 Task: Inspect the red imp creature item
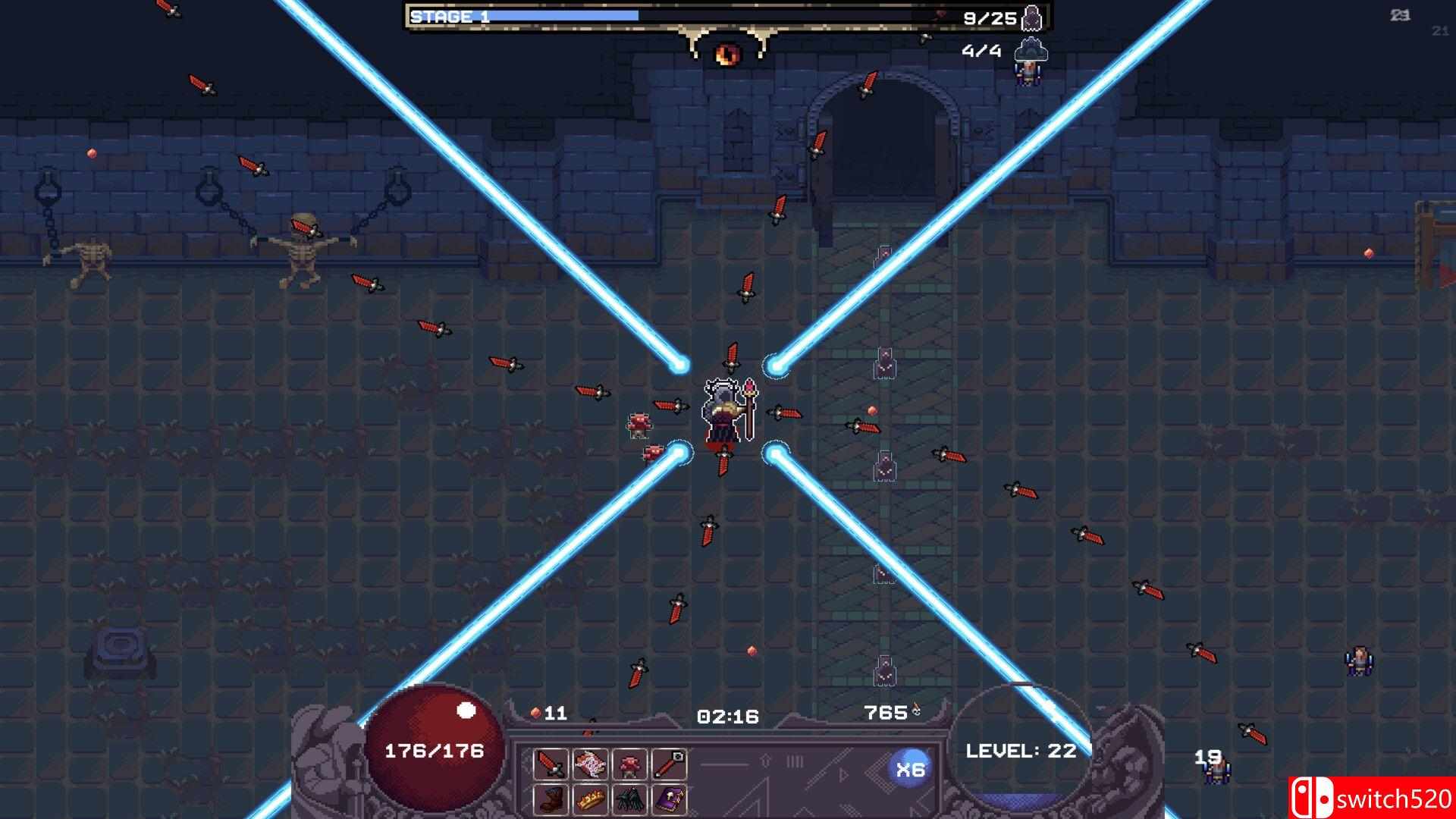(629, 766)
